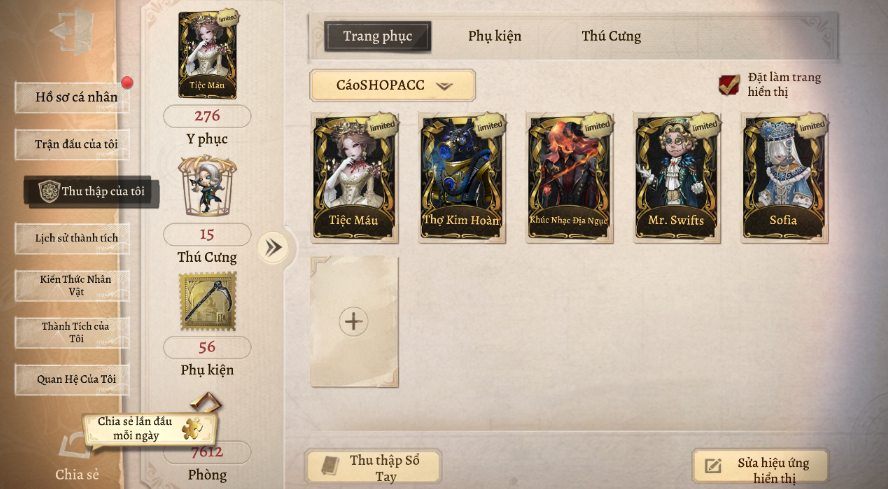Screen dimensions: 888x489
Task: Open Thành Tích của Tôi menu
Action: point(73,332)
